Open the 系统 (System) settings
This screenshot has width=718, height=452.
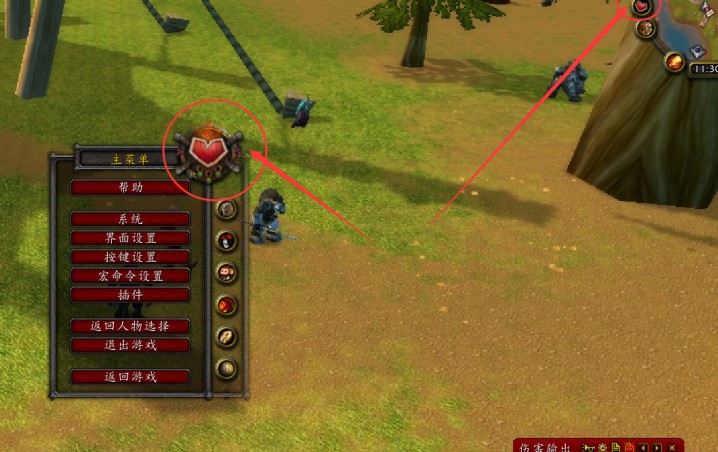tap(130, 219)
